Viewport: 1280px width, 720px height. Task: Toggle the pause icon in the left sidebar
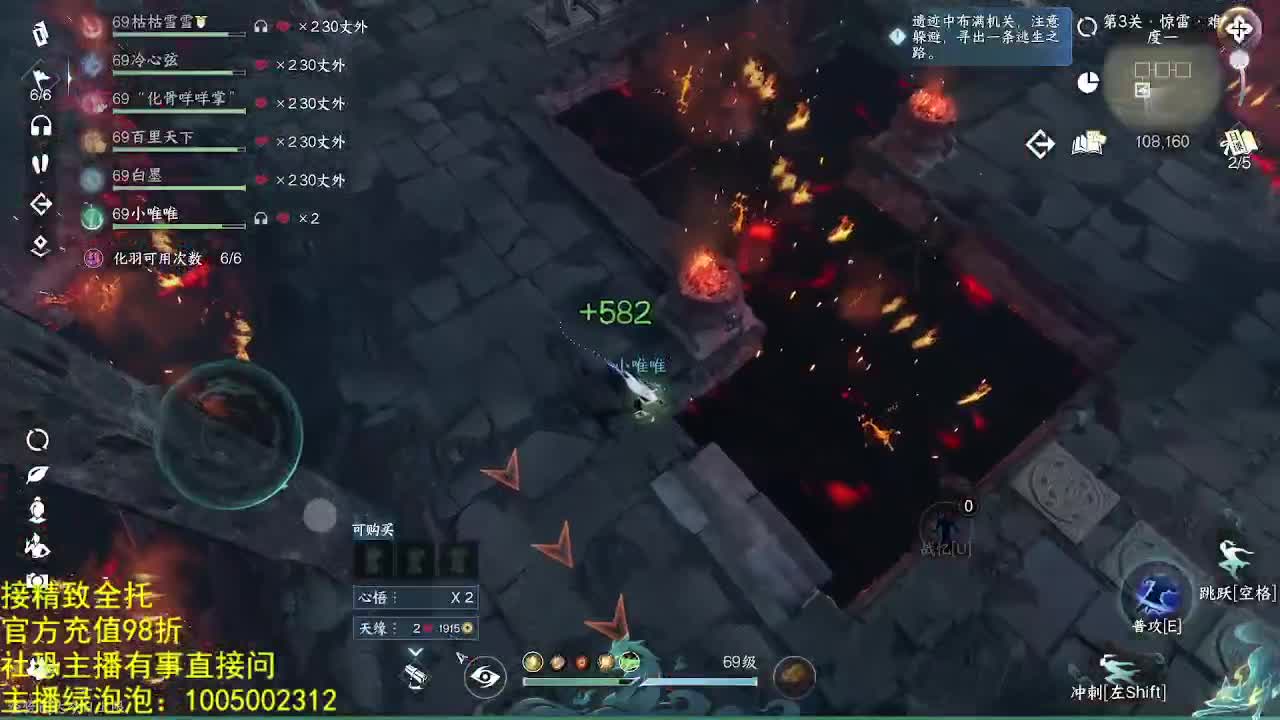coord(39,164)
